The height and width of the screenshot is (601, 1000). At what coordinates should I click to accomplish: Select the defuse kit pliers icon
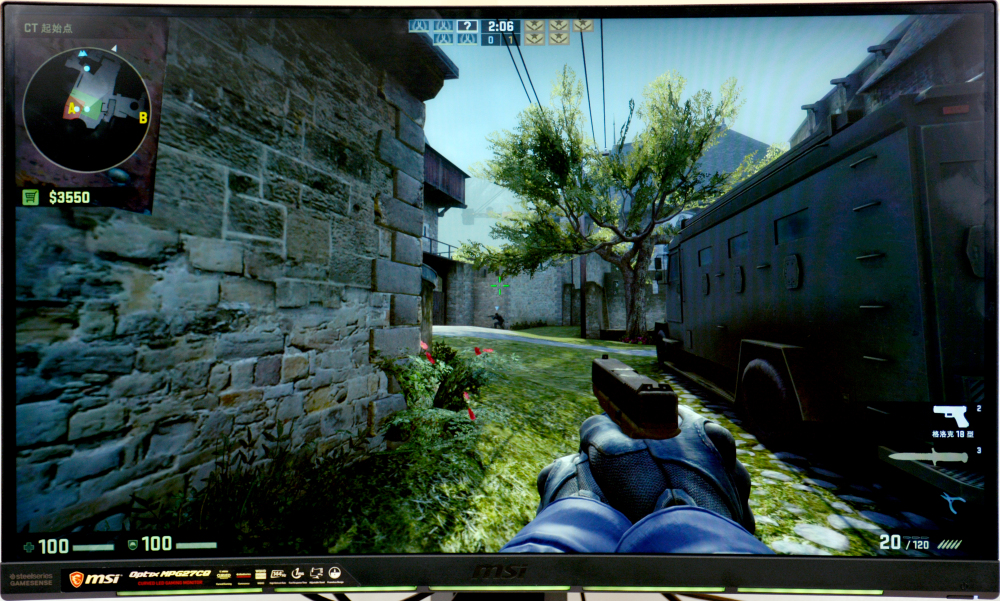pos(952,502)
